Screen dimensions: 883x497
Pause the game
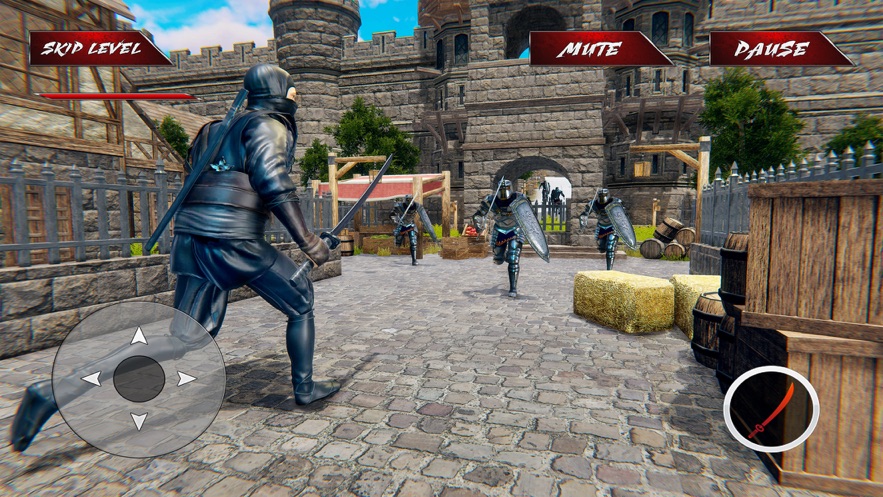click(x=779, y=48)
